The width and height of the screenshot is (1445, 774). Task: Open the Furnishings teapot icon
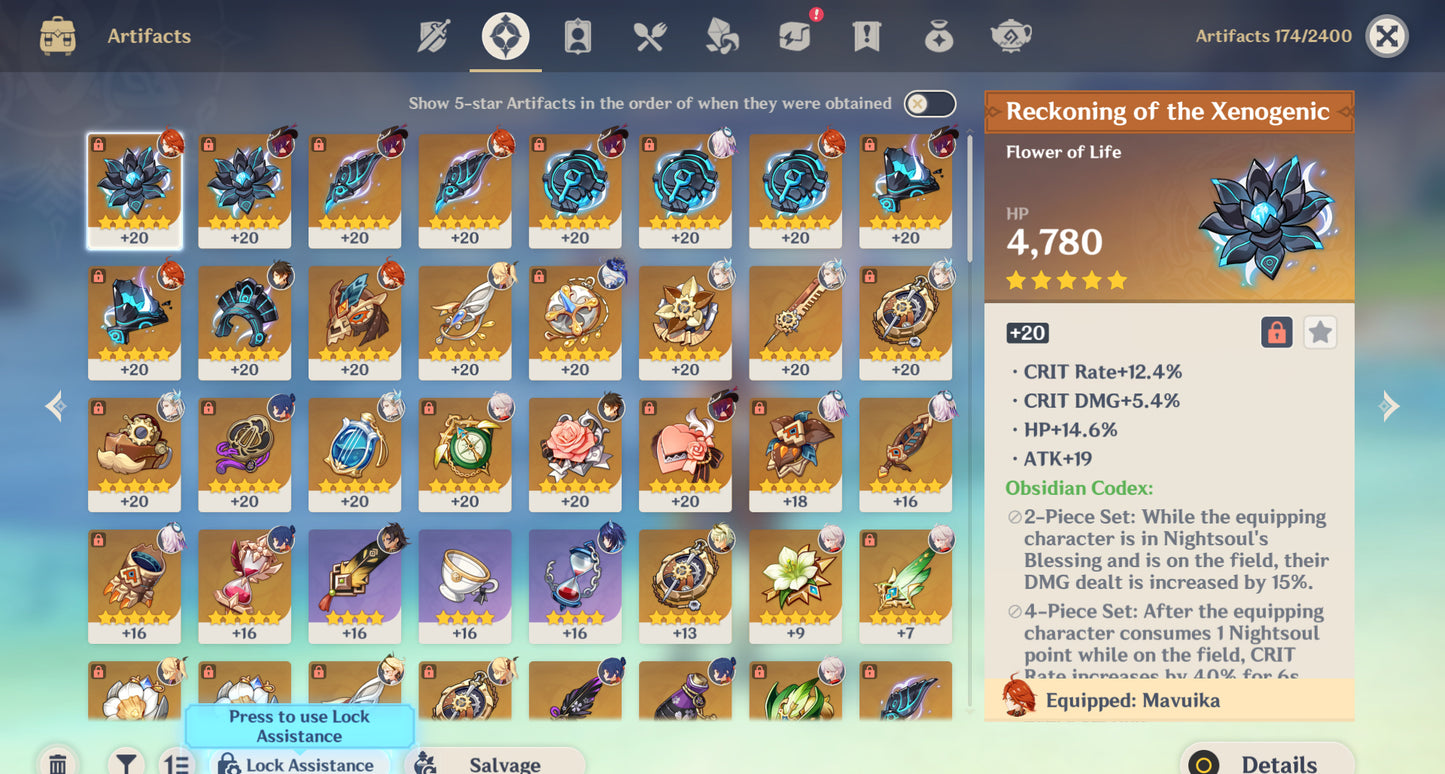coord(1010,36)
